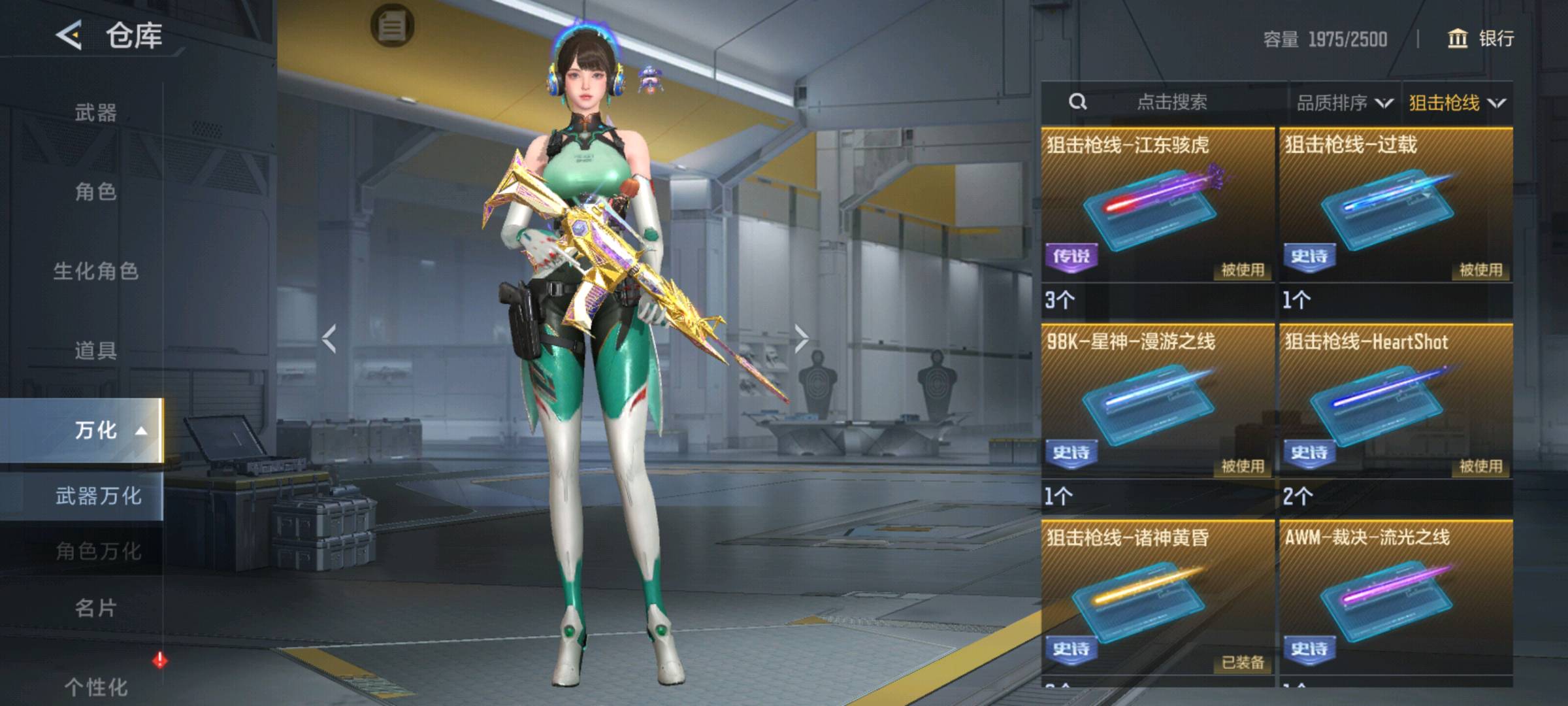Open the 品质排序 sort dropdown

coord(1345,103)
